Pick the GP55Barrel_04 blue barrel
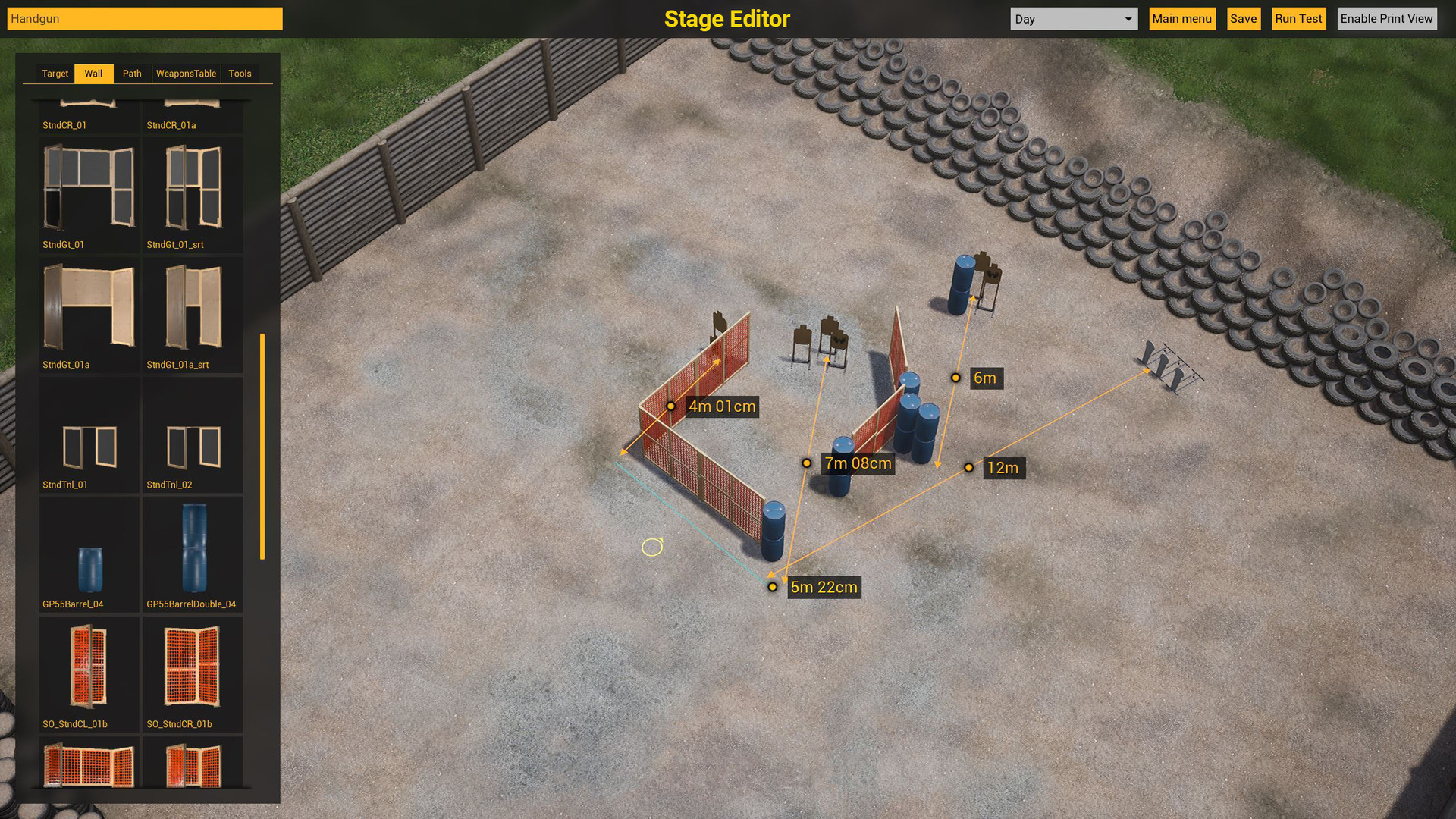Viewport: 1456px width, 819px height. pyautogui.click(x=89, y=550)
